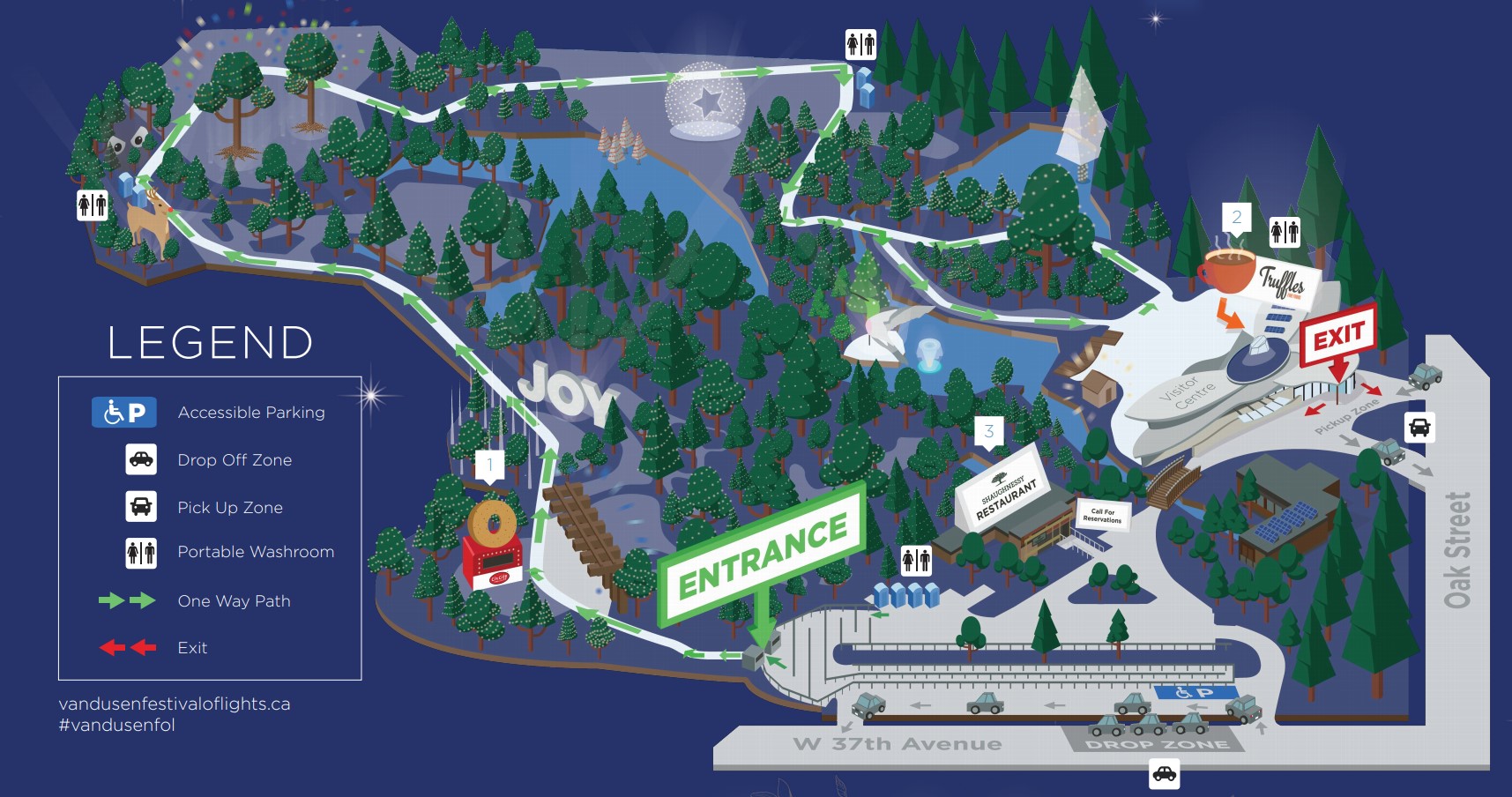
Task: Click the #vandusenfol hashtag
Action: (117, 725)
